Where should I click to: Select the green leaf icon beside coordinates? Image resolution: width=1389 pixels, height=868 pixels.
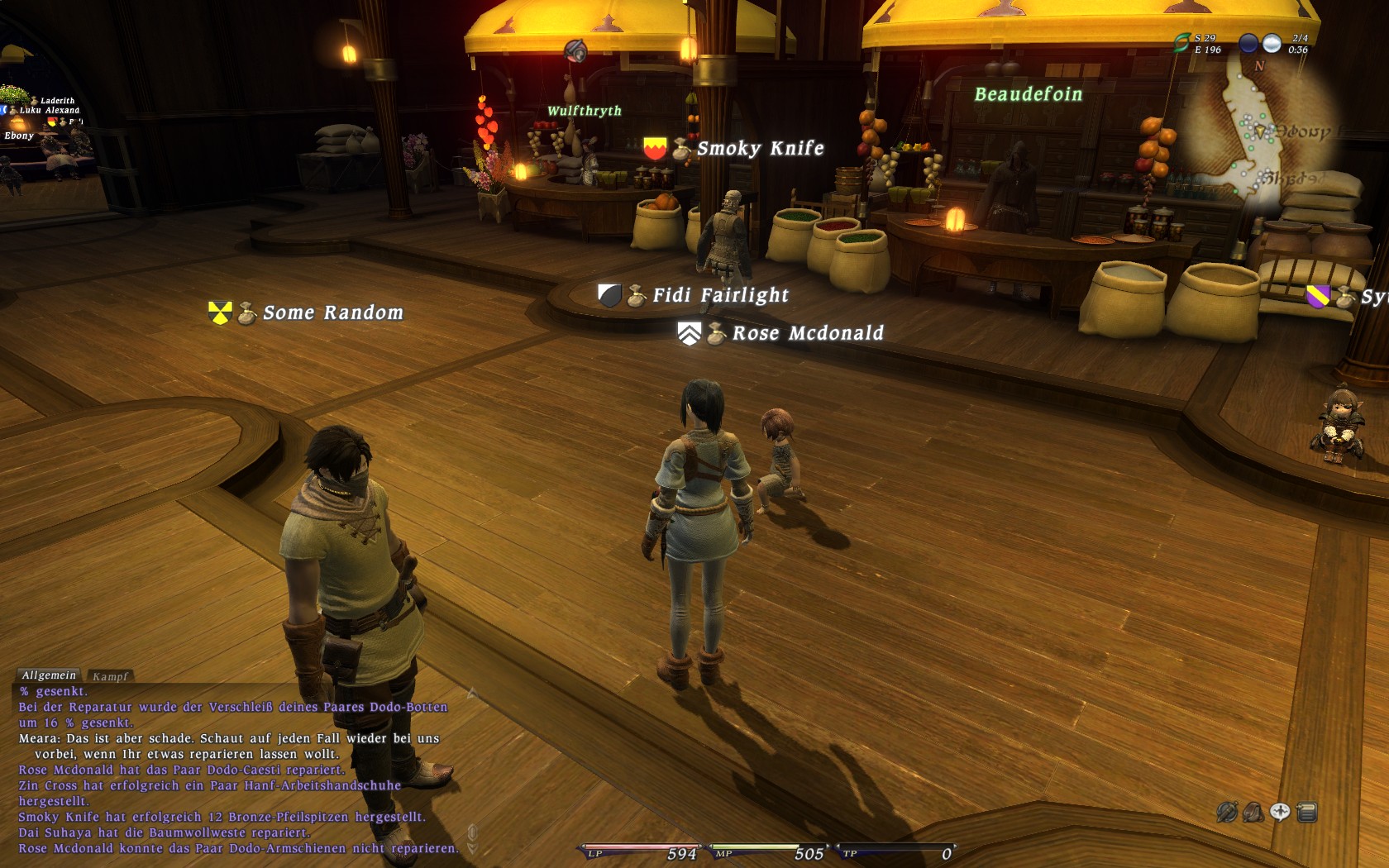coord(1182,42)
